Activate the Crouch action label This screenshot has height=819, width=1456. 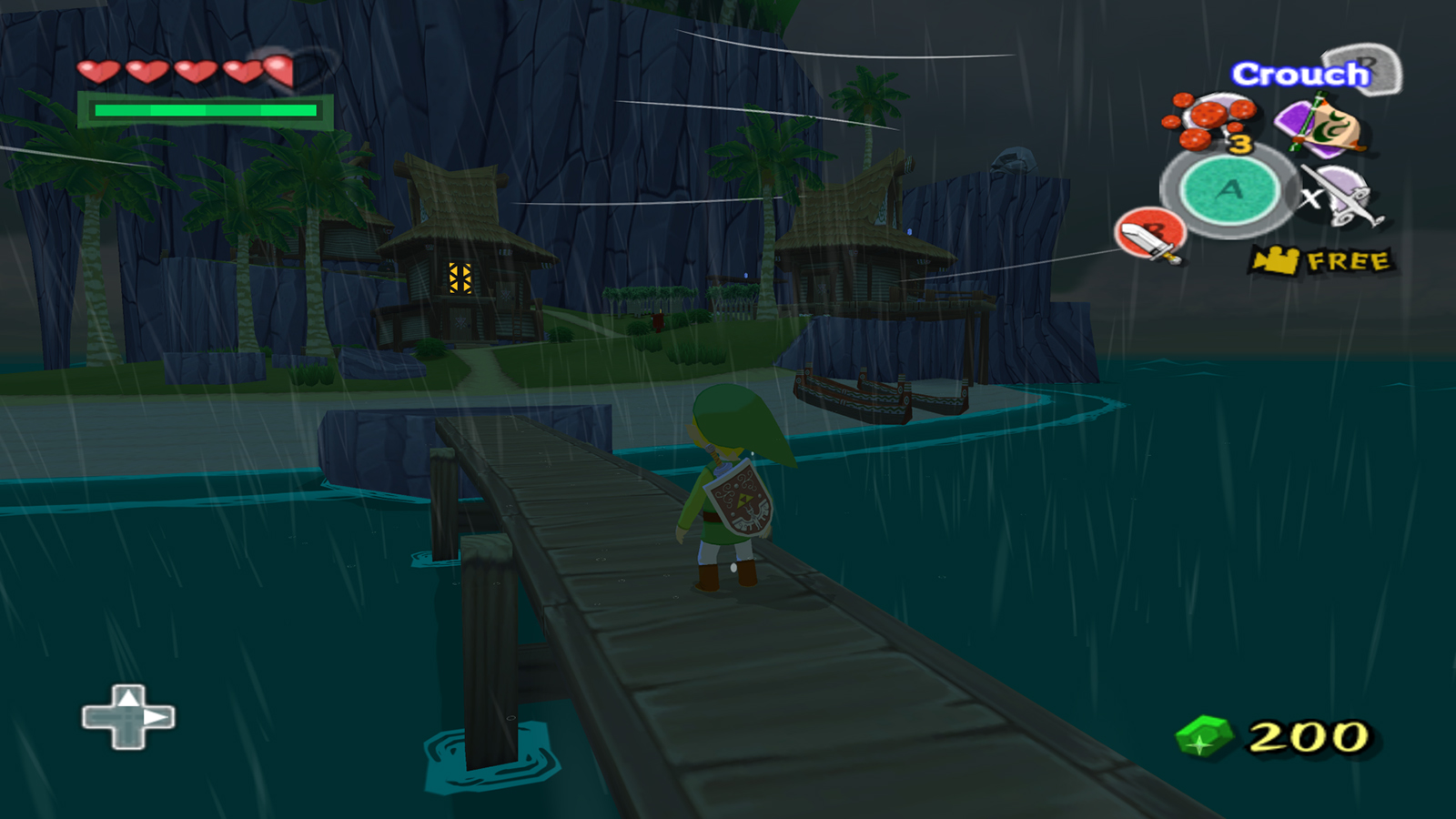click(x=1301, y=74)
